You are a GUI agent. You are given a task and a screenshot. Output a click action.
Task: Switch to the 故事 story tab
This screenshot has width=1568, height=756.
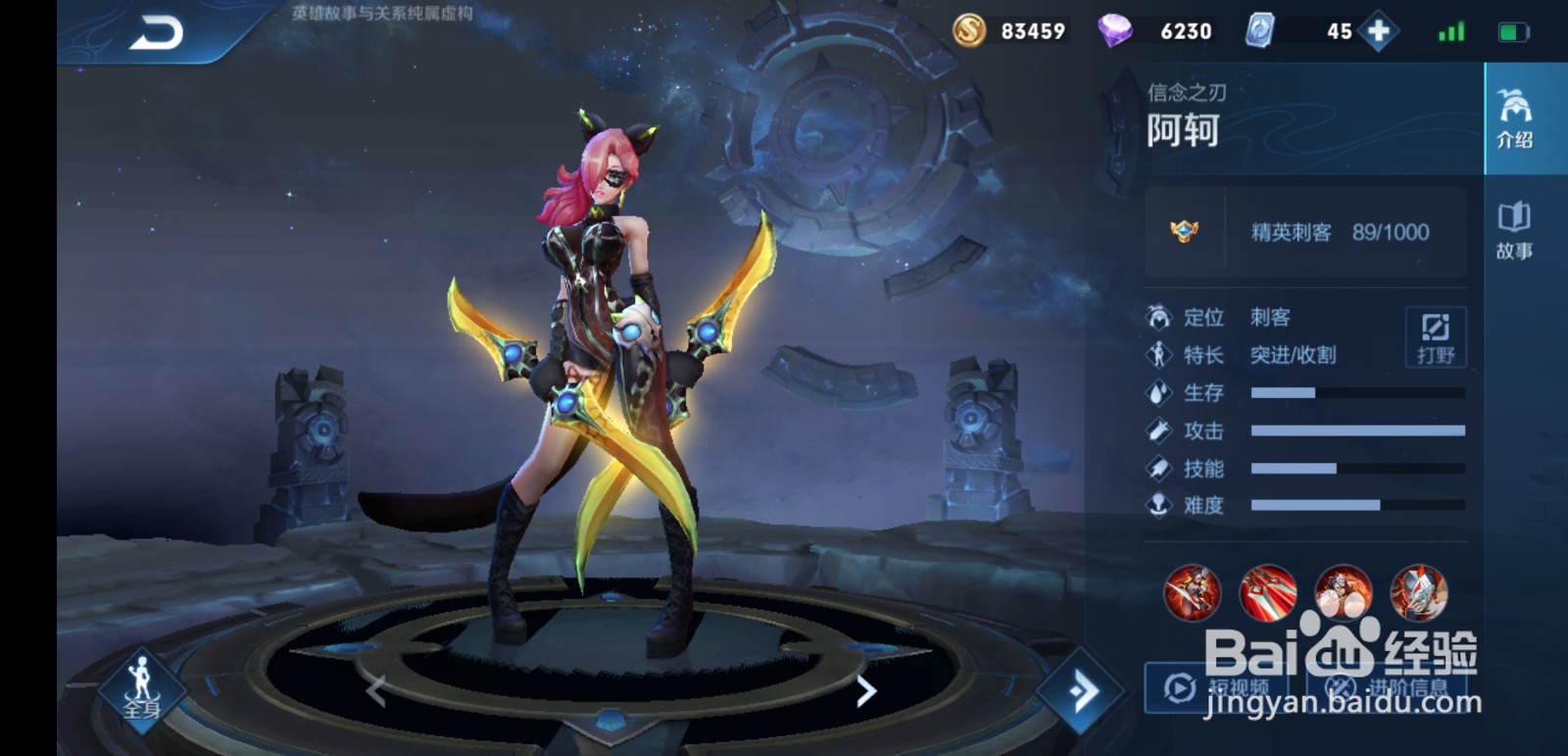1514,230
